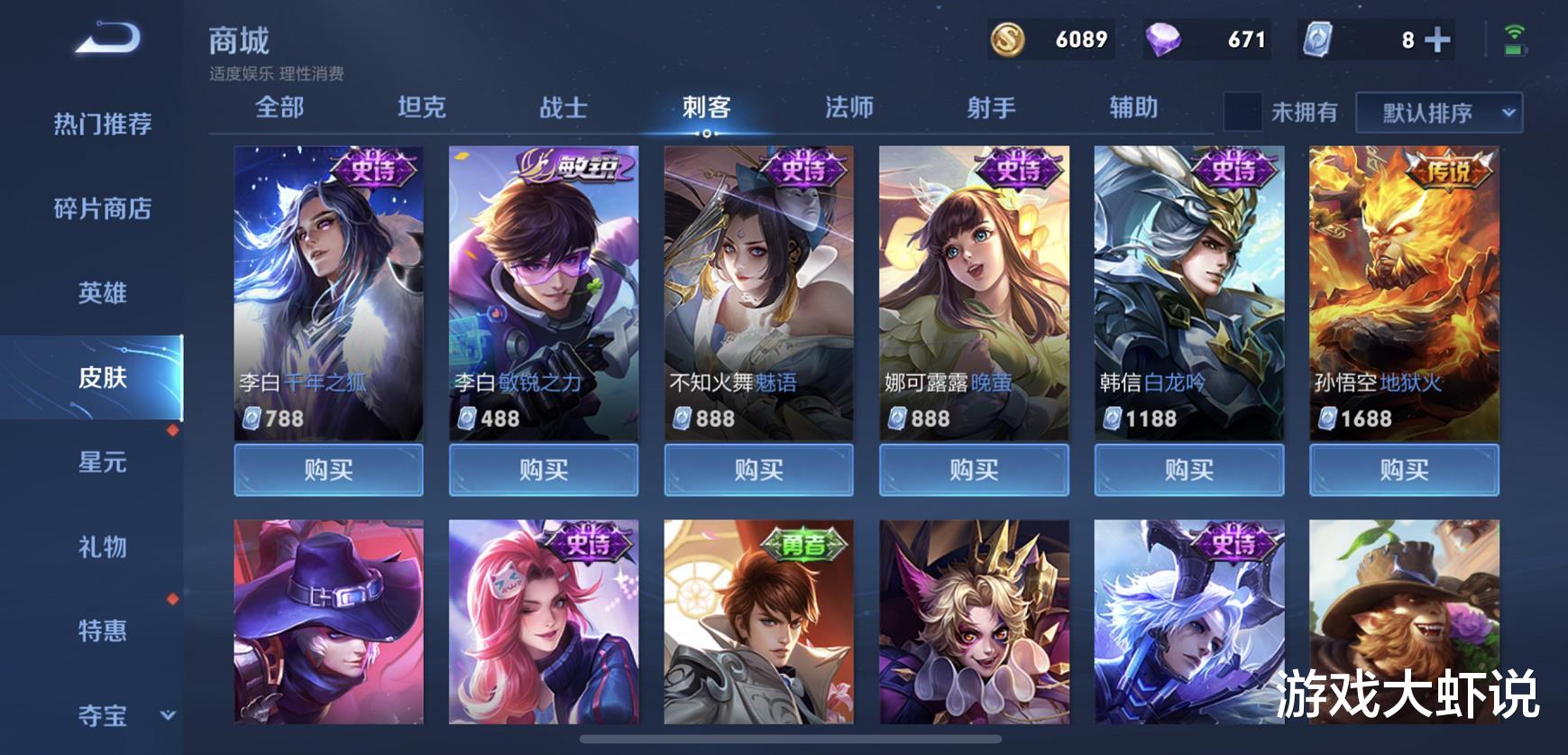
Task: Switch to the 法师 tab
Action: coord(846,107)
